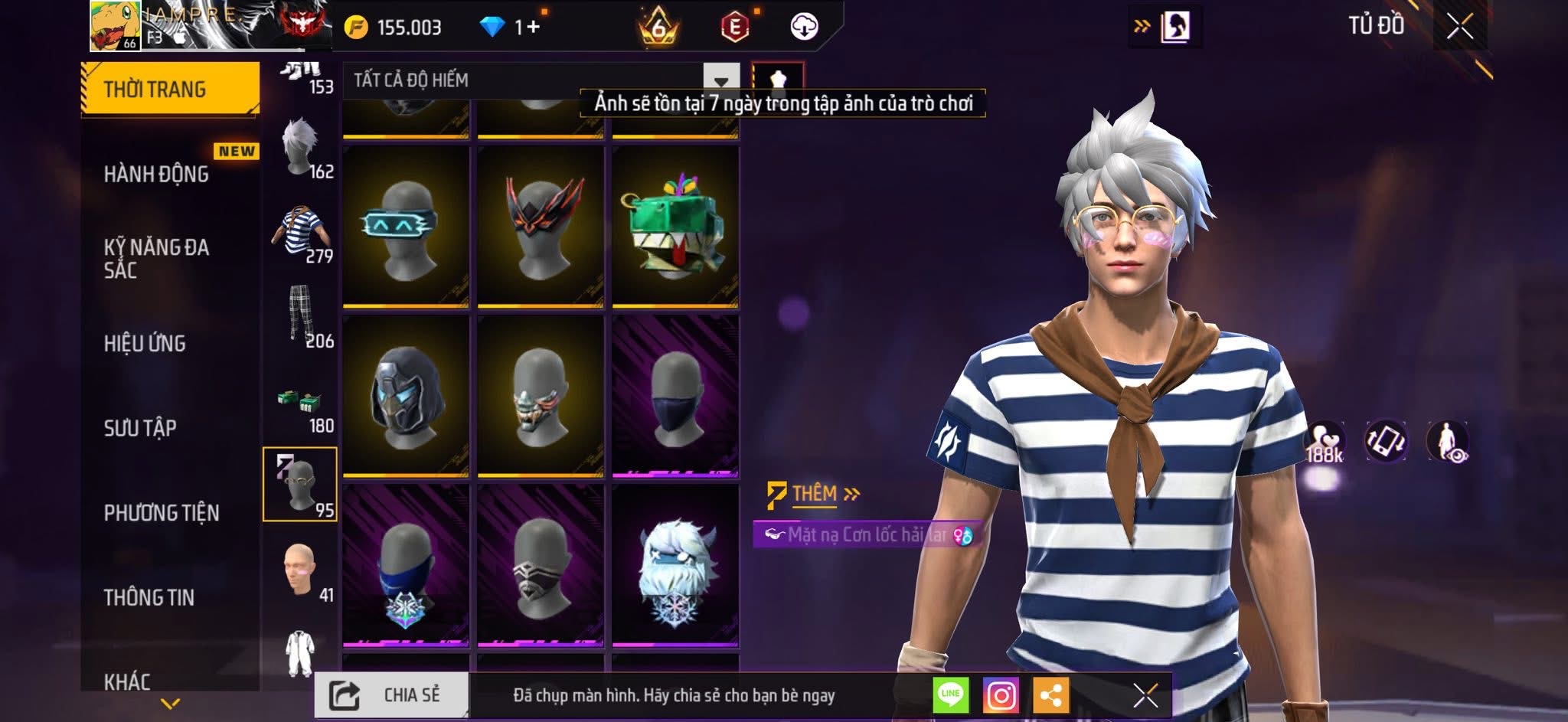This screenshot has width=1568, height=722.
Task: Tap the Chia Sẻ share button
Action: click(x=391, y=695)
